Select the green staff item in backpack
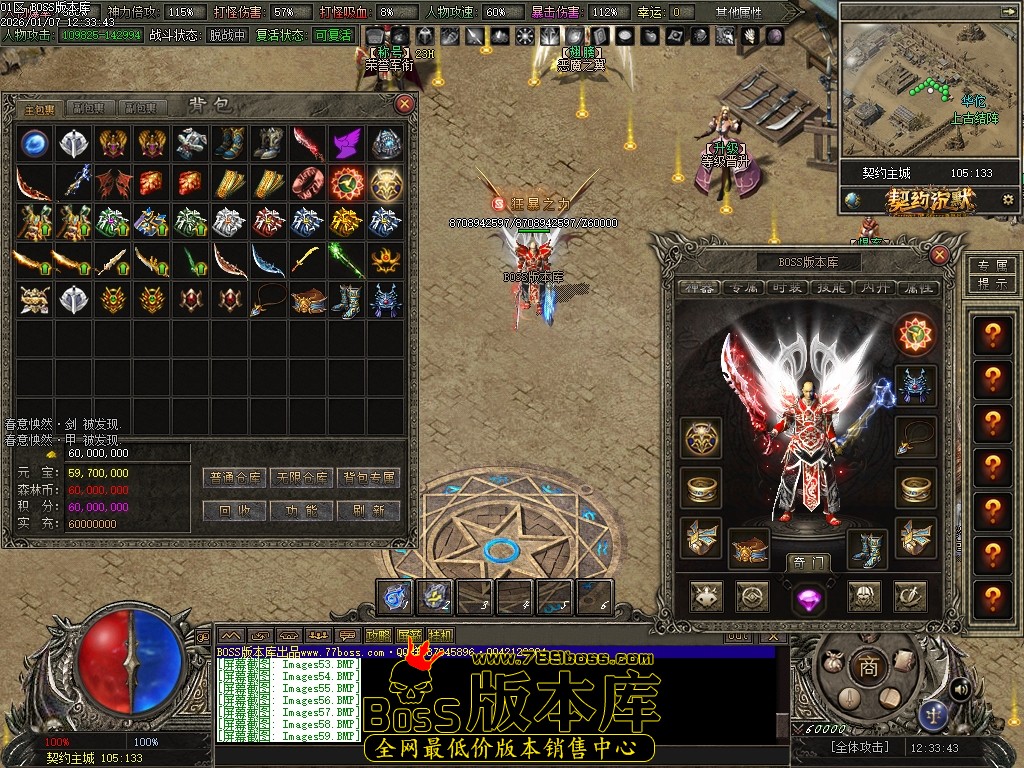 pos(347,260)
